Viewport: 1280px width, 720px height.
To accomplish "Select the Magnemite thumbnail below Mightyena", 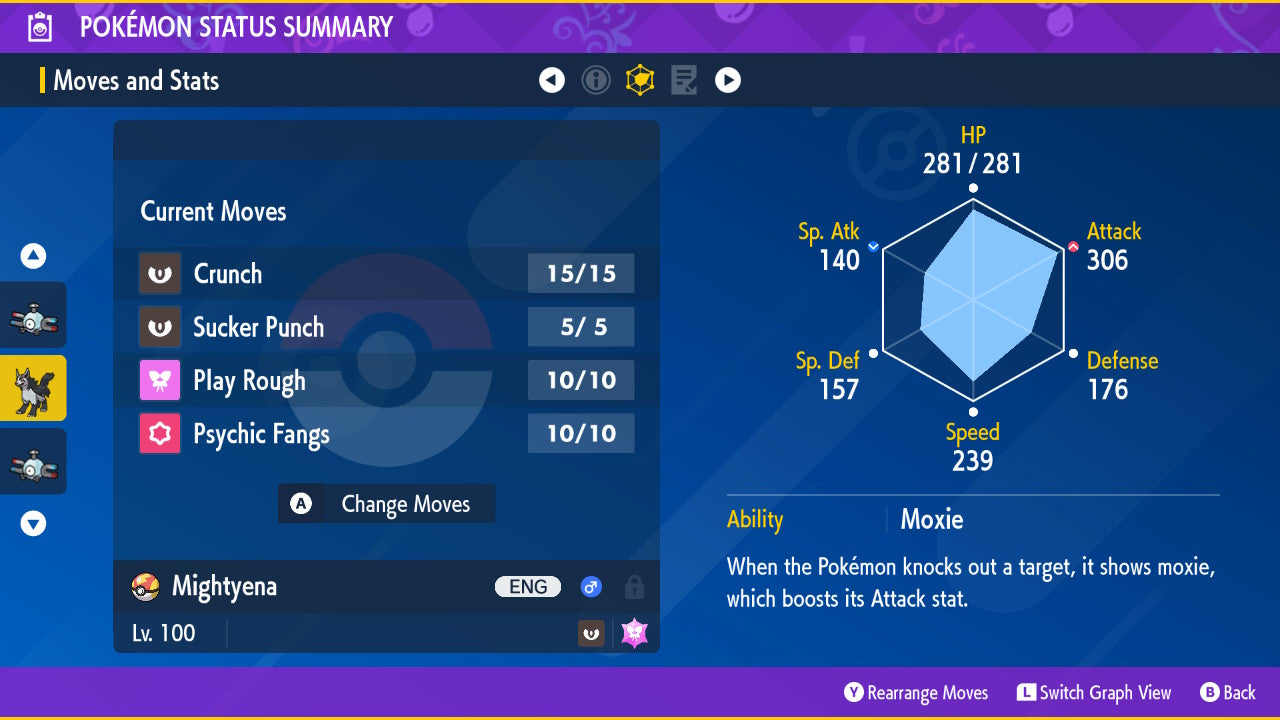I will pos(33,461).
